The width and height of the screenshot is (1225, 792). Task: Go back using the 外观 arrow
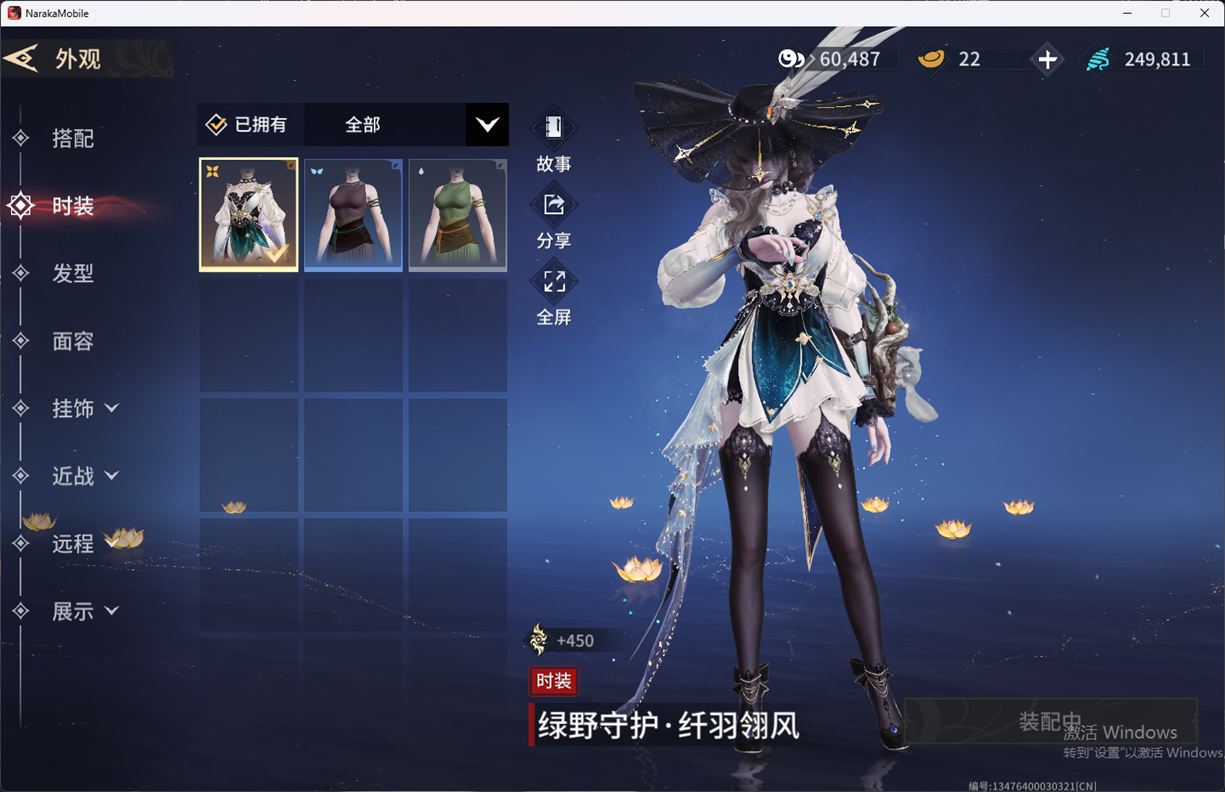[22, 58]
